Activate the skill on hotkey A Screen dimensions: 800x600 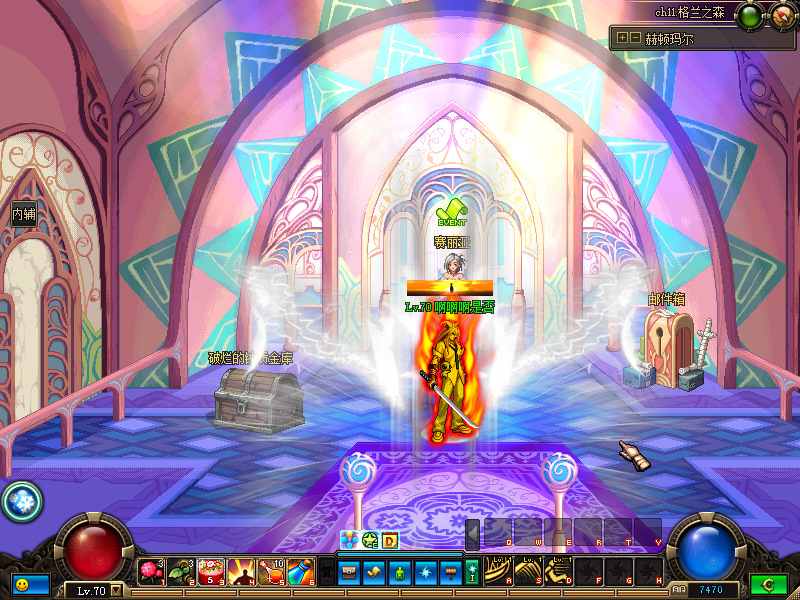[499, 571]
